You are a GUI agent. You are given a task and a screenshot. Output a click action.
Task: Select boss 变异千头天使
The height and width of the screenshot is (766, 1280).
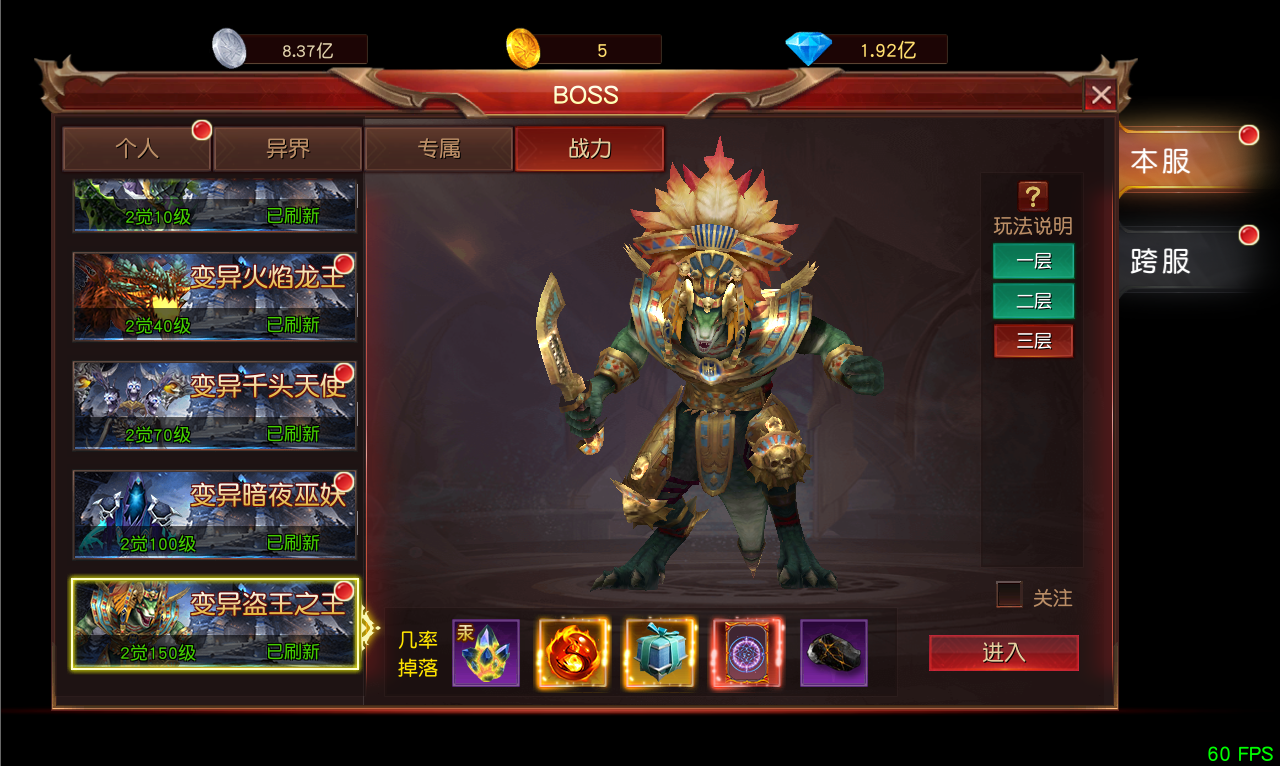[x=215, y=405]
